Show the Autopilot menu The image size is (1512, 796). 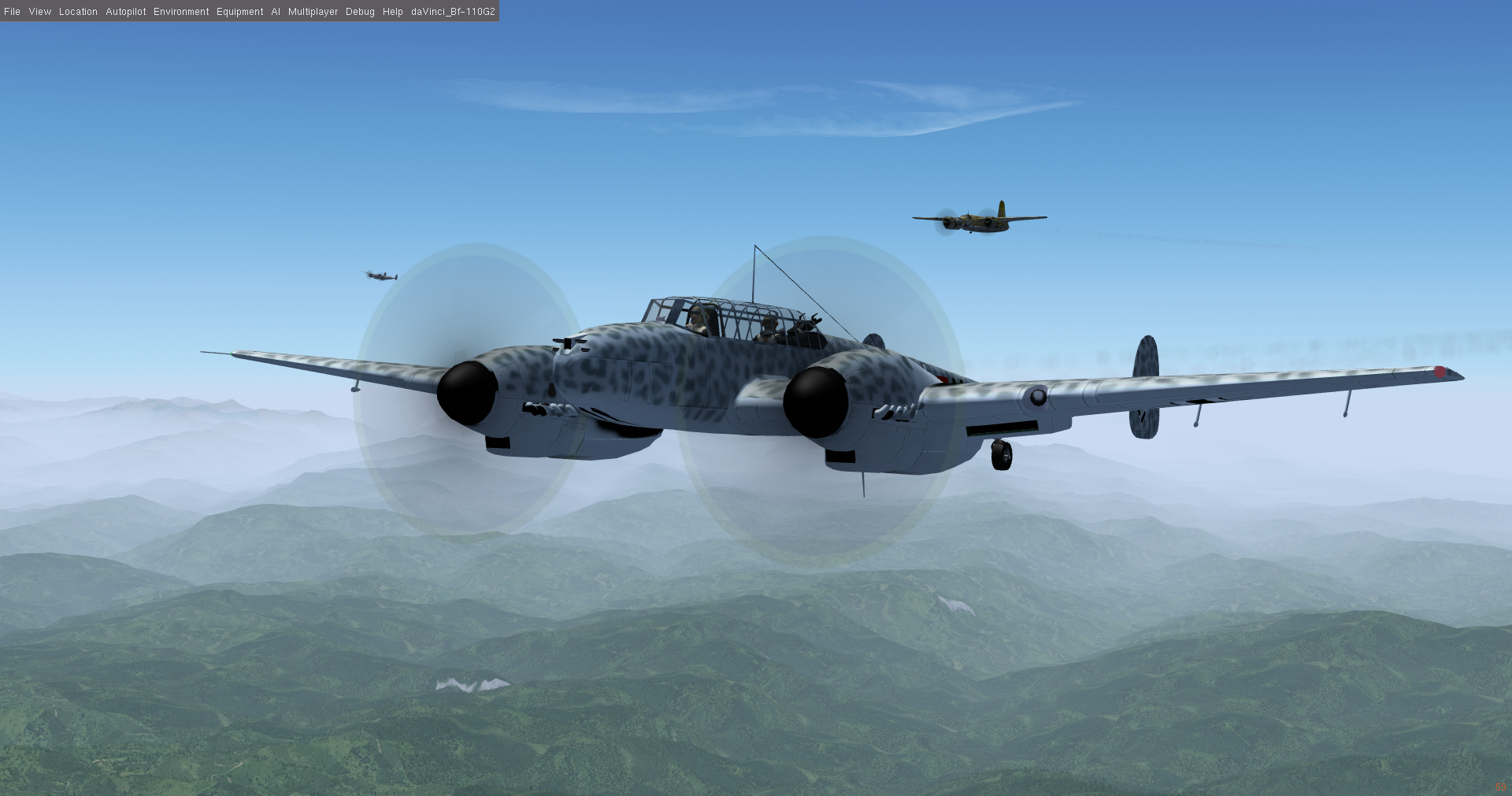tap(126, 12)
